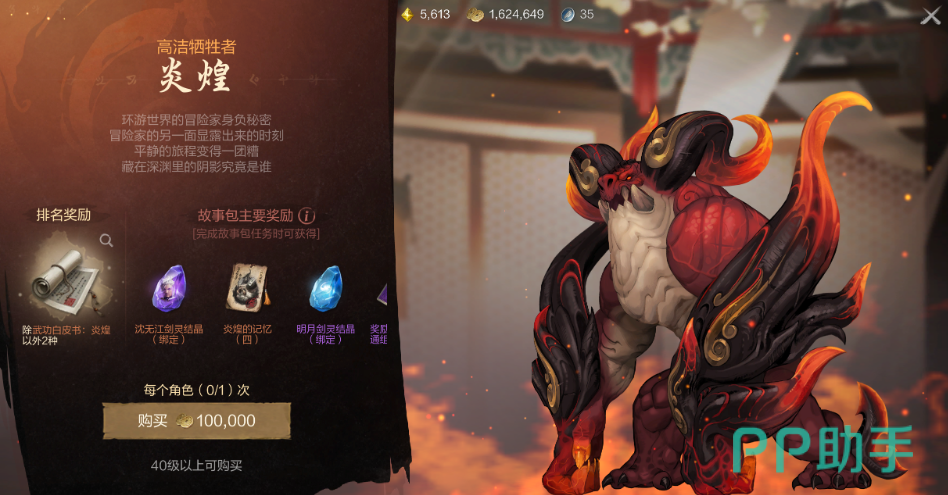Close the story pack window
948x495 pixels.
click(x=929, y=16)
